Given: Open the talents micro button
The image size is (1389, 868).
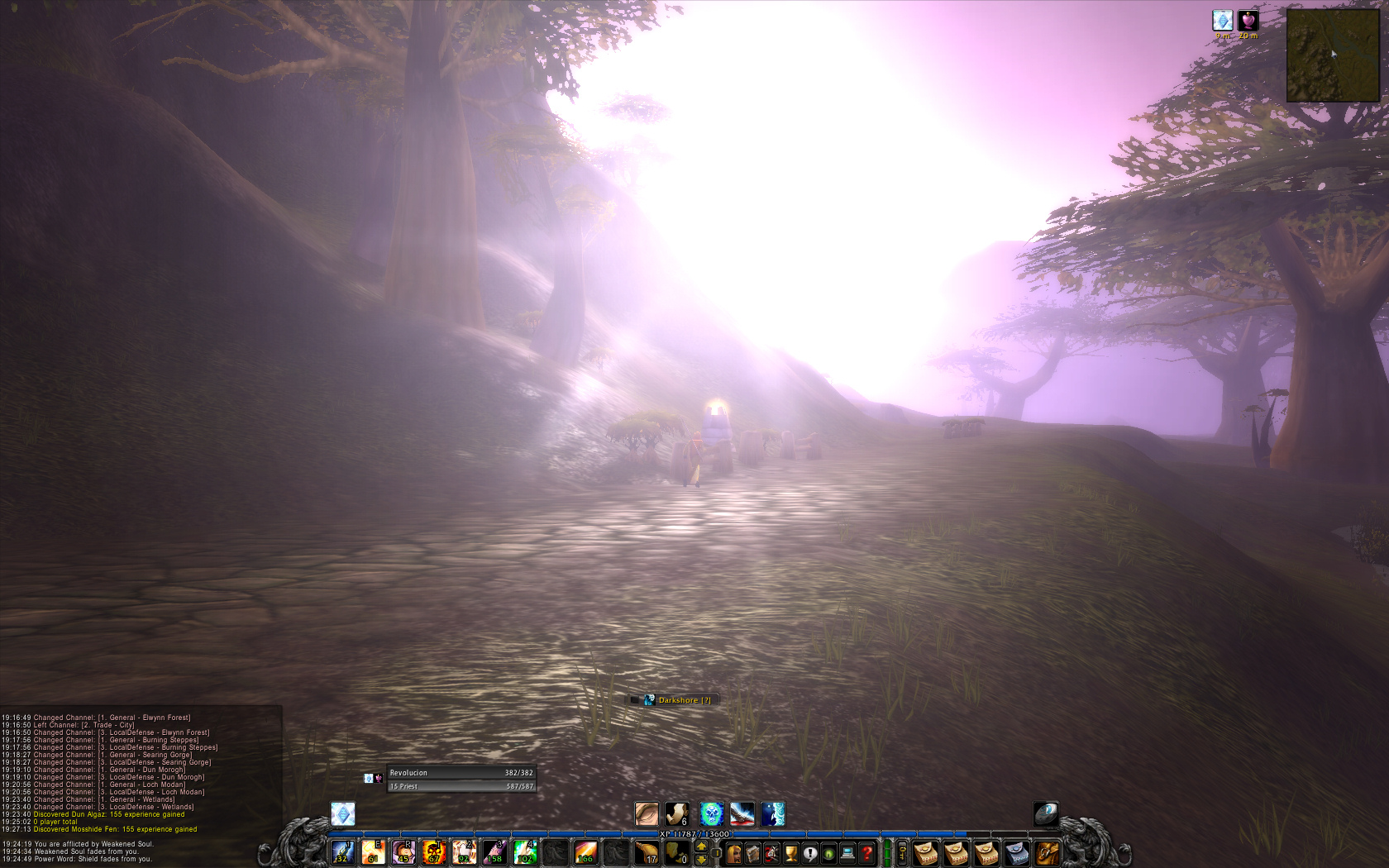Looking at the screenshot, I should click(771, 852).
